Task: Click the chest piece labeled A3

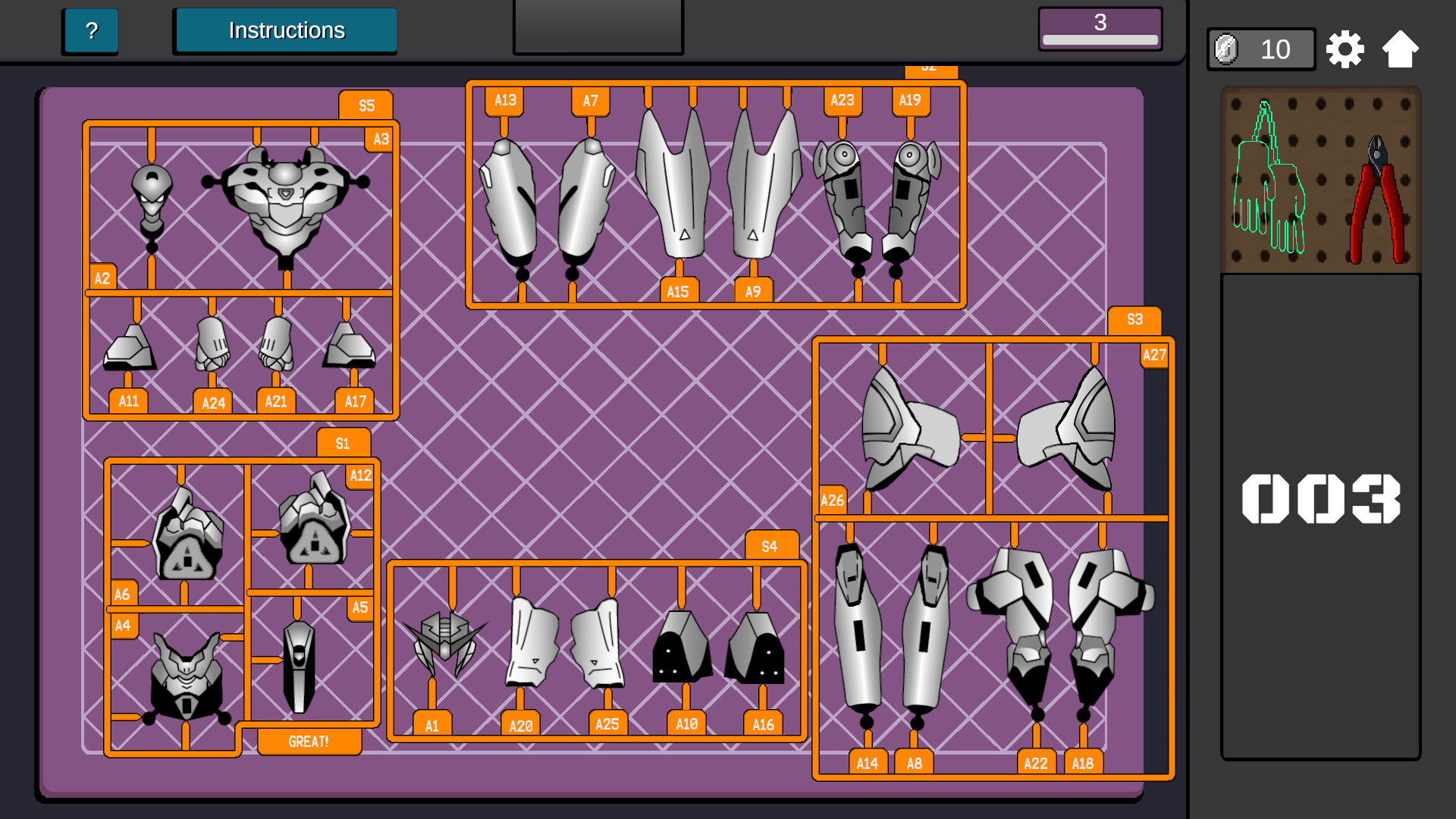Action: coord(284,201)
